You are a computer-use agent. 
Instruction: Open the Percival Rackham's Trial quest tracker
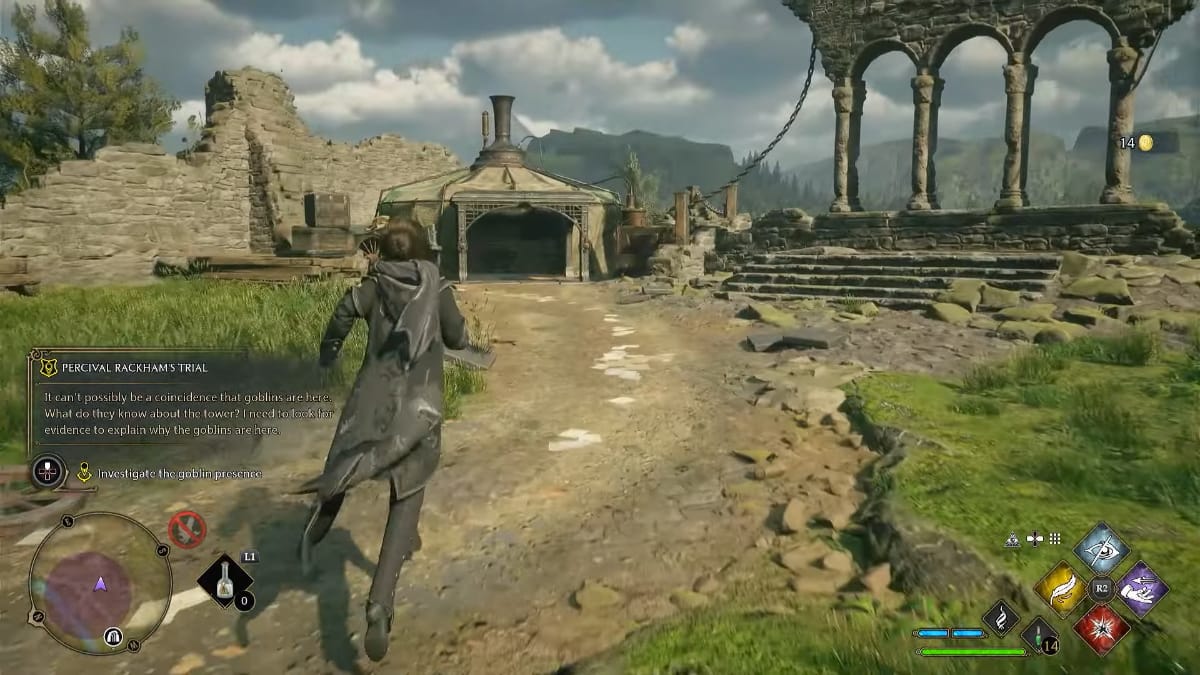[124, 367]
